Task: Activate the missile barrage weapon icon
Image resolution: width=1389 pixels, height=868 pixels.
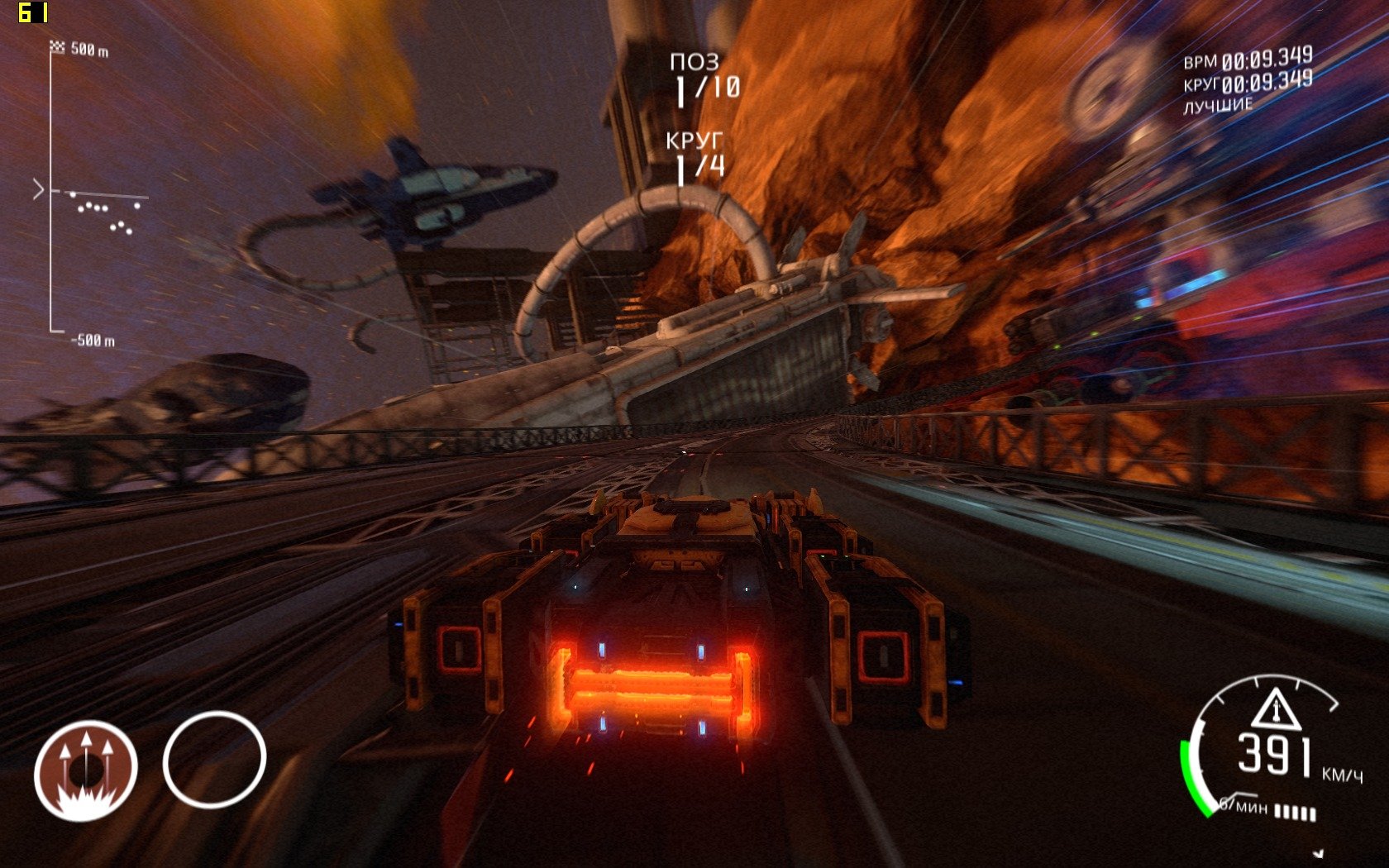Action: pyautogui.click(x=85, y=770)
